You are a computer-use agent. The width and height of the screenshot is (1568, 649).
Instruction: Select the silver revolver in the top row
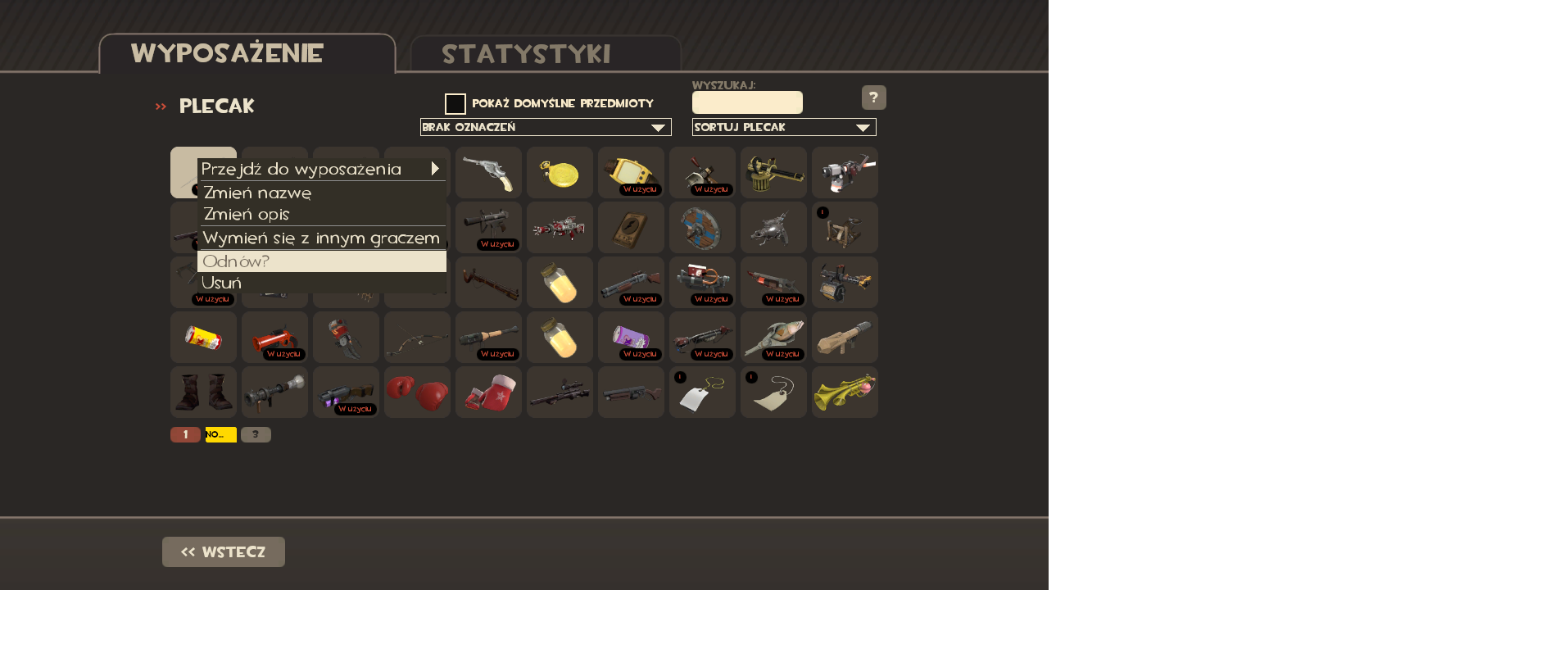tap(488, 173)
